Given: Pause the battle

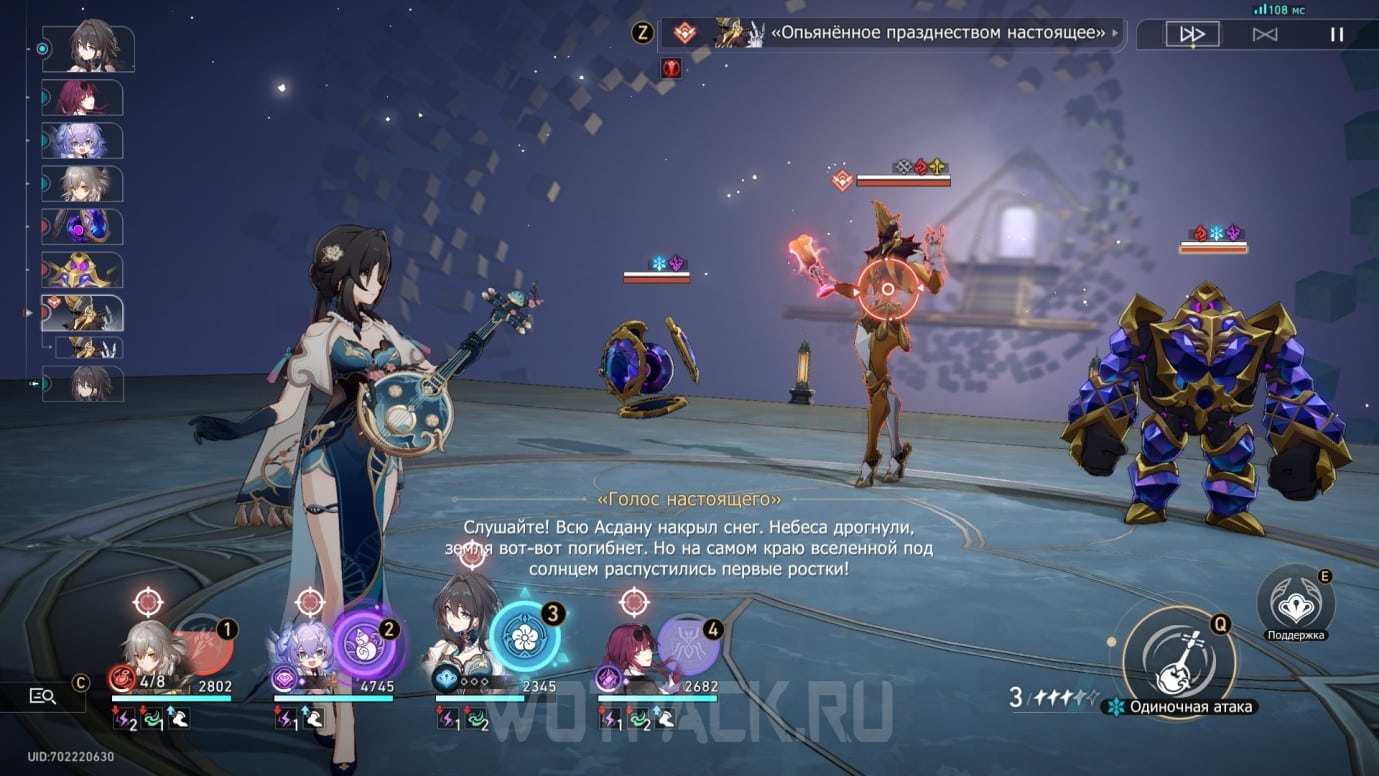Looking at the screenshot, I should click(1336, 34).
